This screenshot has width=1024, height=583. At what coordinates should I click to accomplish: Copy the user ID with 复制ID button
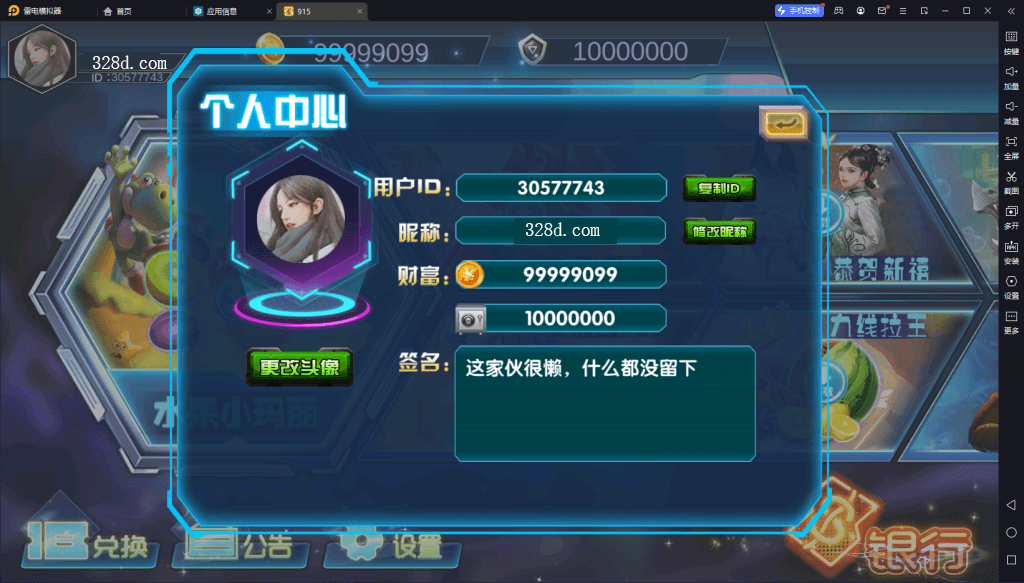coord(719,187)
